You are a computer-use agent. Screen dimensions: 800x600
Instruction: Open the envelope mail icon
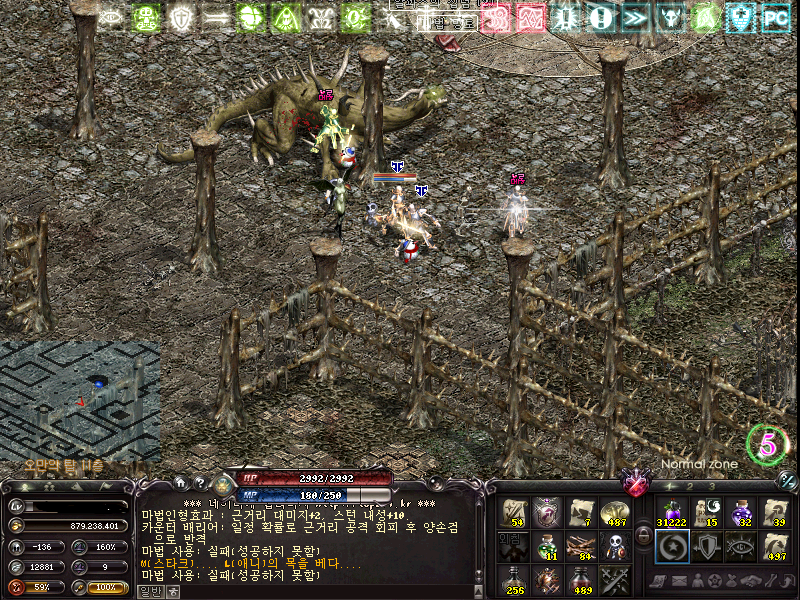coord(677,581)
